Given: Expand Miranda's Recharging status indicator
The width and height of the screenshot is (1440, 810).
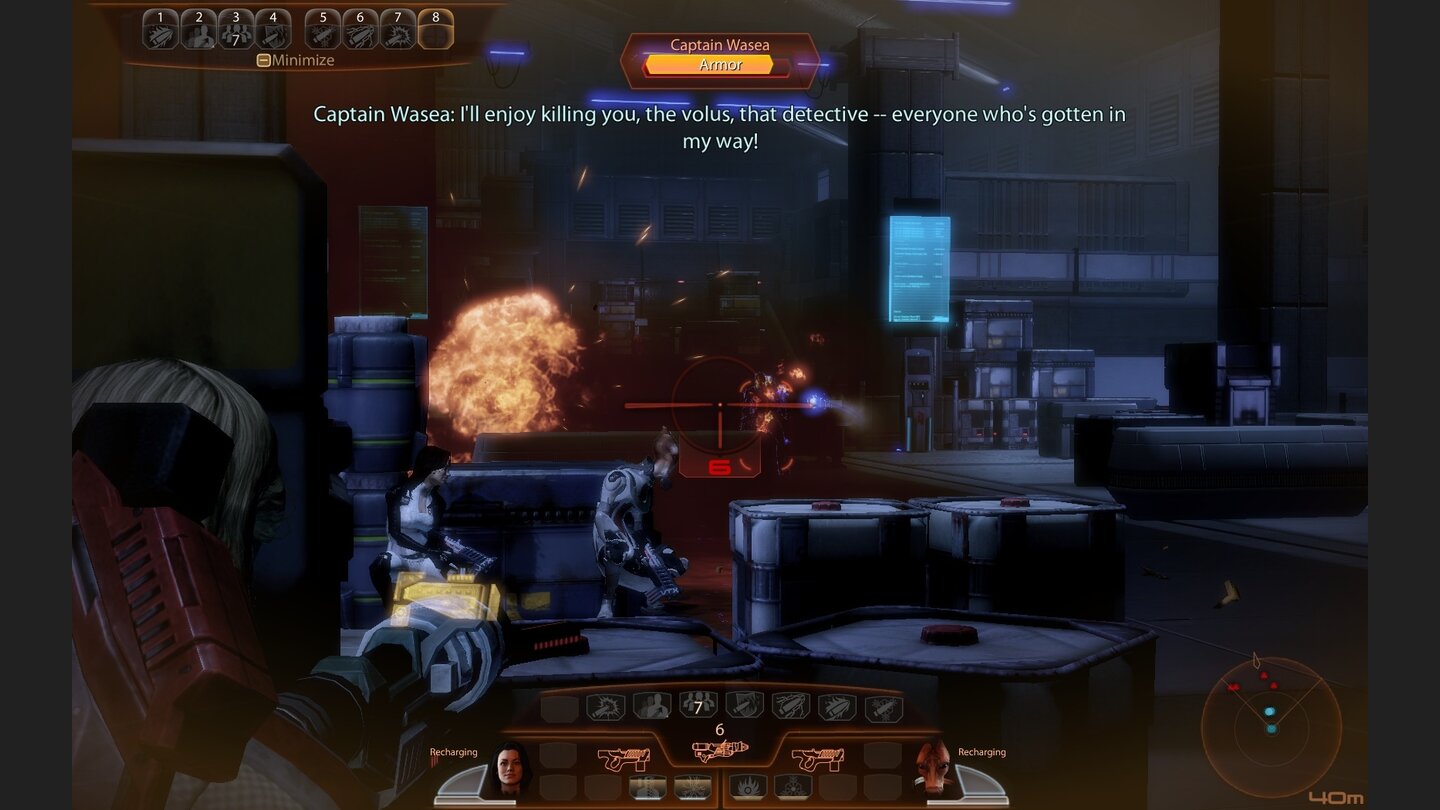Looking at the screenshot, I should (x=452, y=750).
